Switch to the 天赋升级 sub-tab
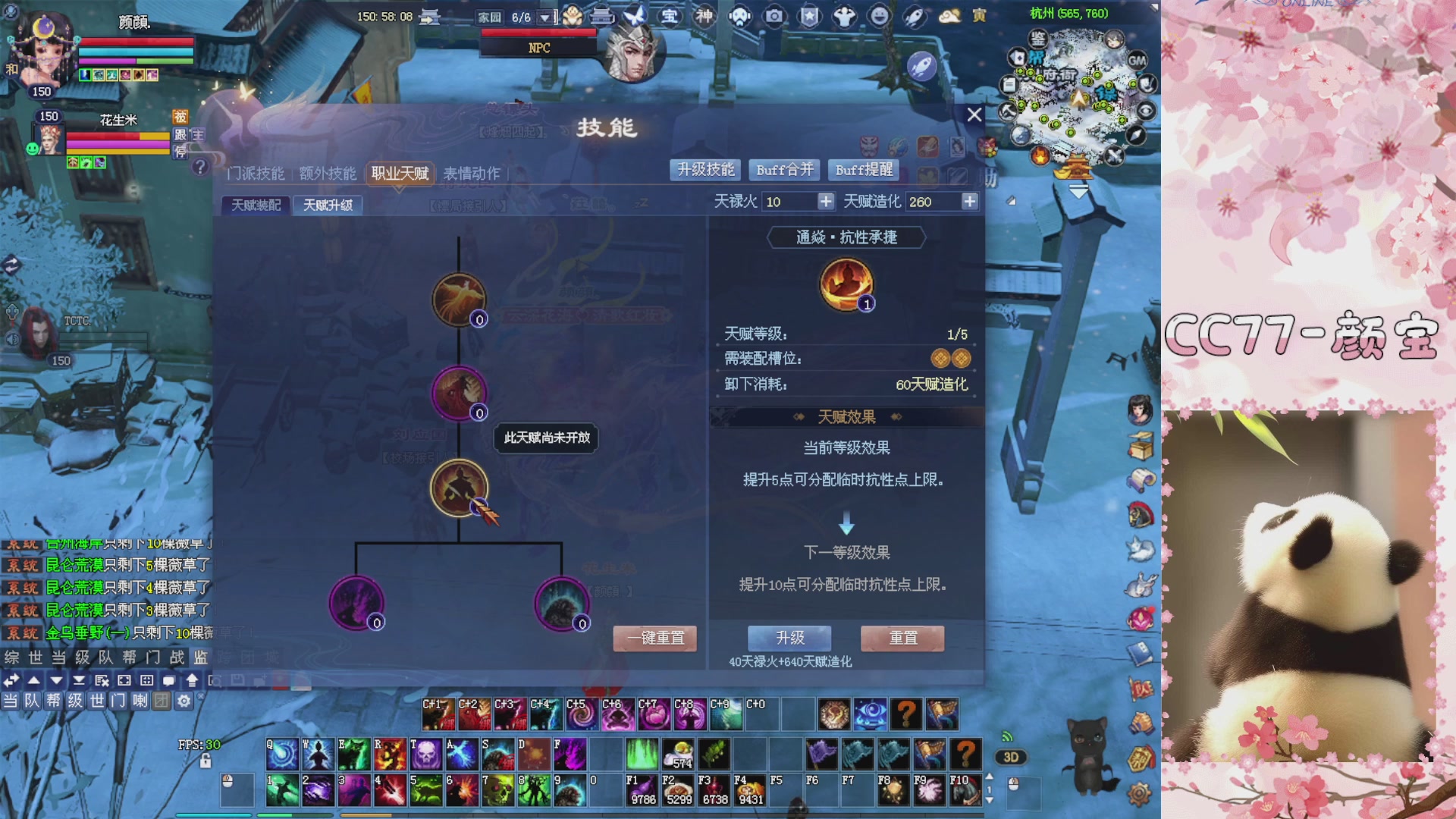The height and width of the screenshot is (819, 1456). (x=328, y=206)
